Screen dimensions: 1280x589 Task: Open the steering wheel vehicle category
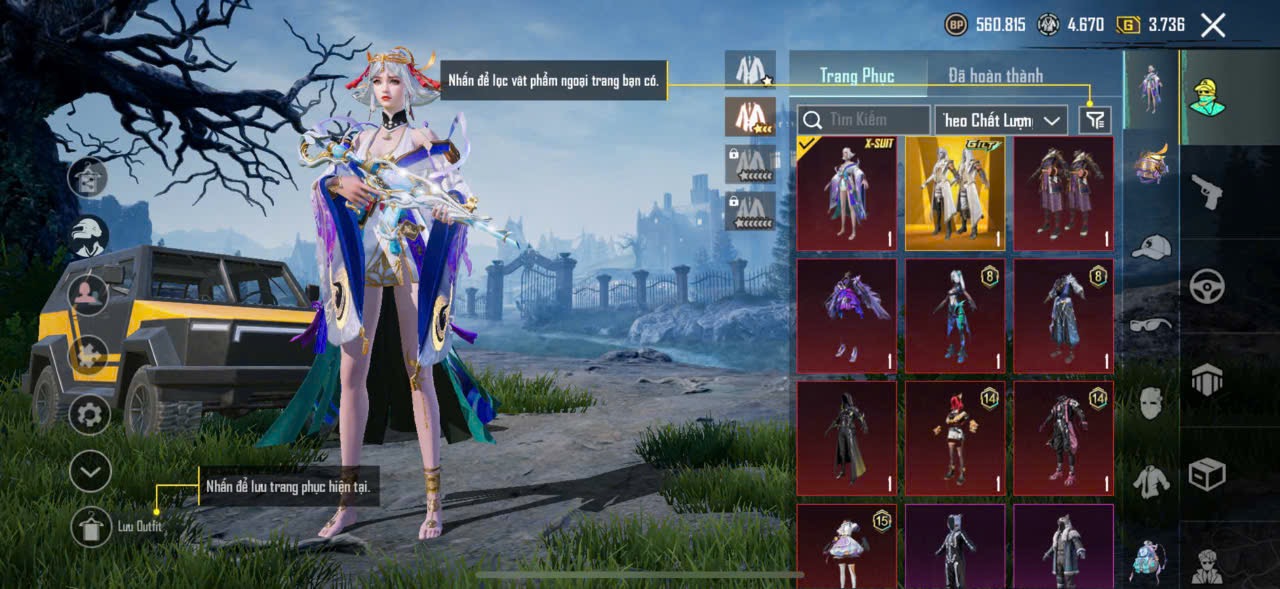tap(1207, 287)
